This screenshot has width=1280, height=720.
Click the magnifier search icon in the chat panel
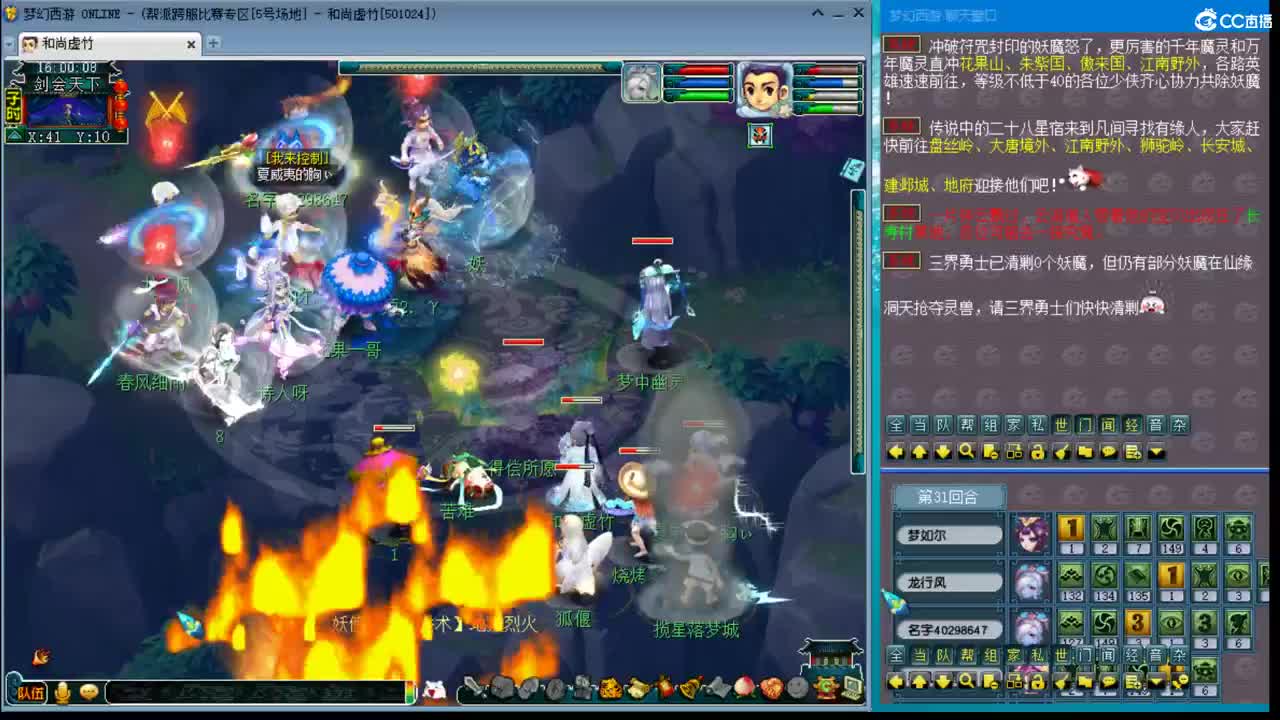click(x=966, y=452)
